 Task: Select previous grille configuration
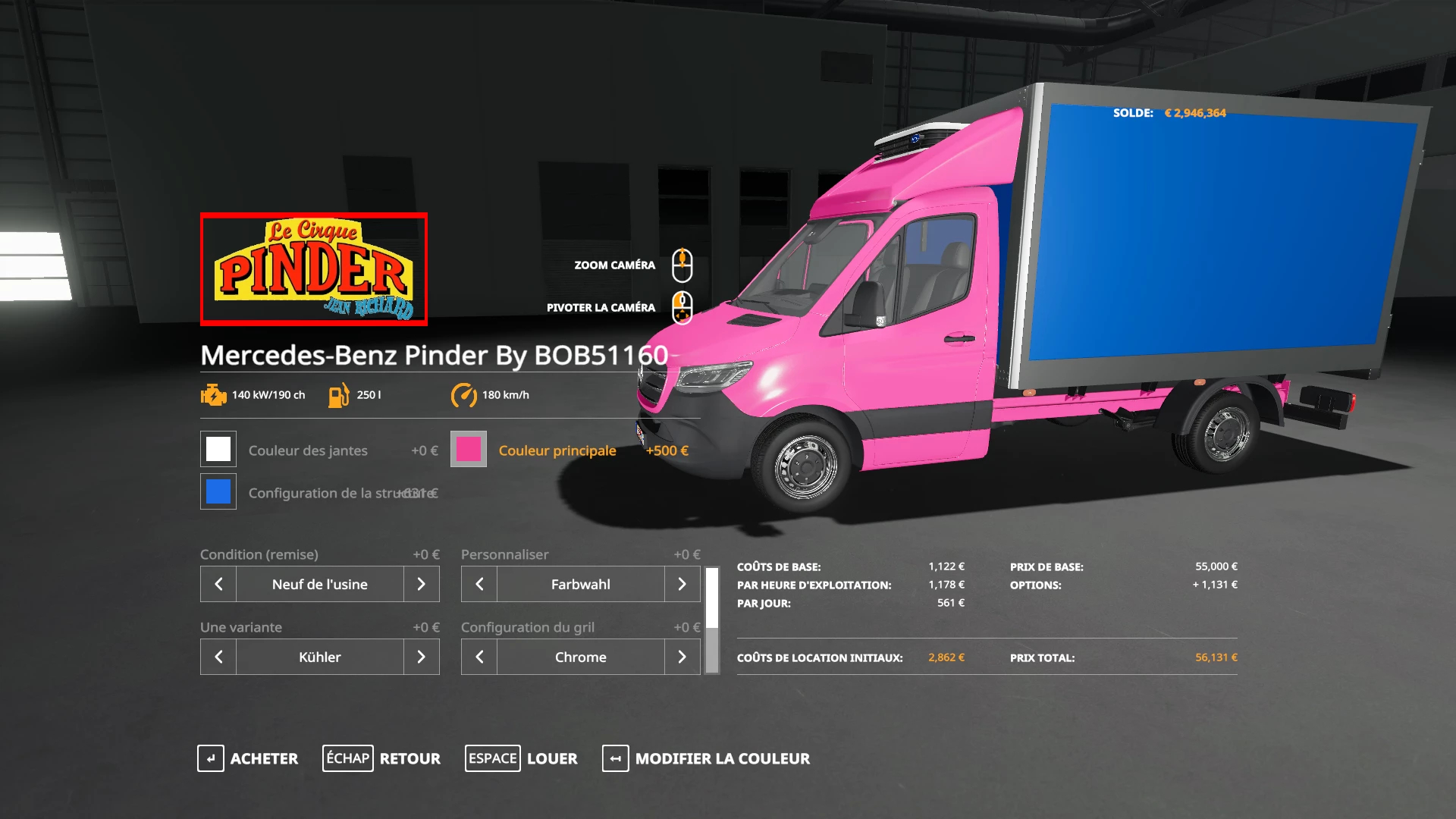pyautogui.click(x=479, y=657)
